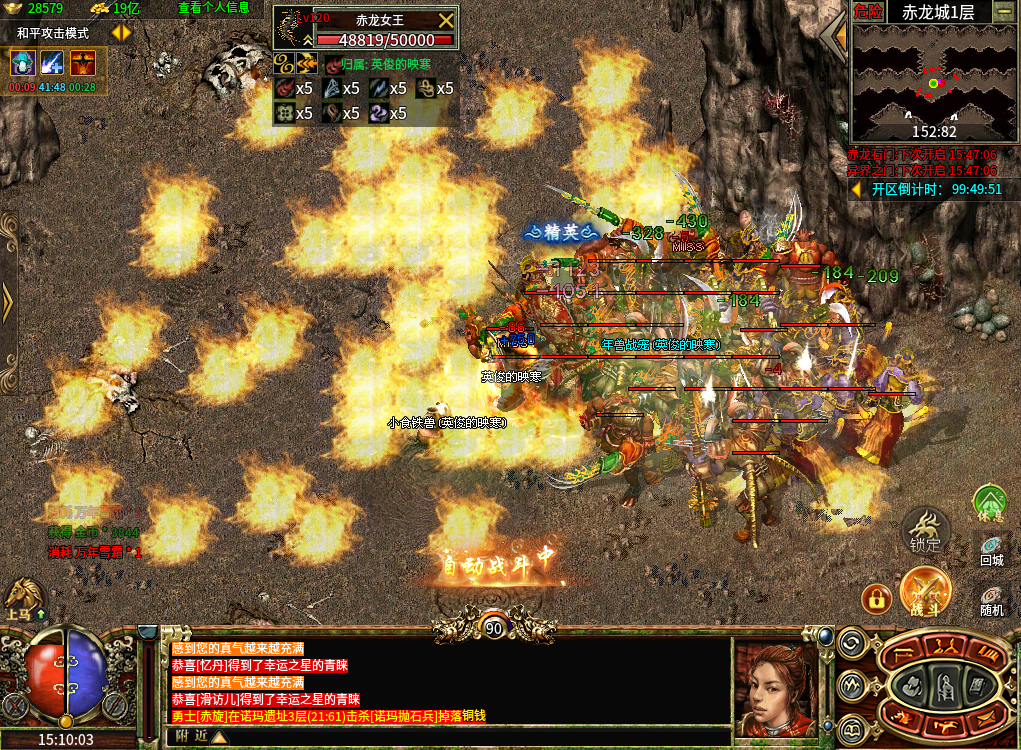The height and width of the screenshot is (750, 1021).
Task: Close the 赤龙女王 target panel
Action: [x=446, y=21]
